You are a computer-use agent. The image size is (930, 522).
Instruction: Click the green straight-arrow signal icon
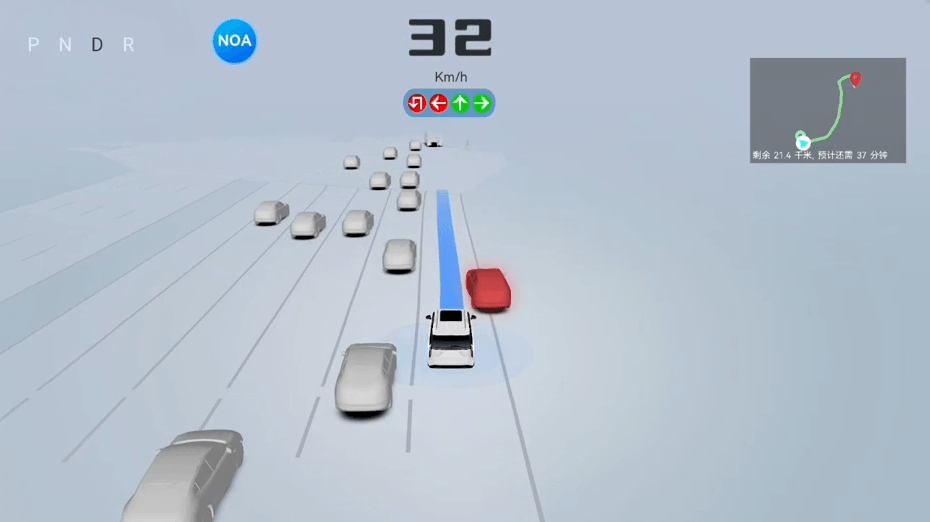(x=460, y=103)
